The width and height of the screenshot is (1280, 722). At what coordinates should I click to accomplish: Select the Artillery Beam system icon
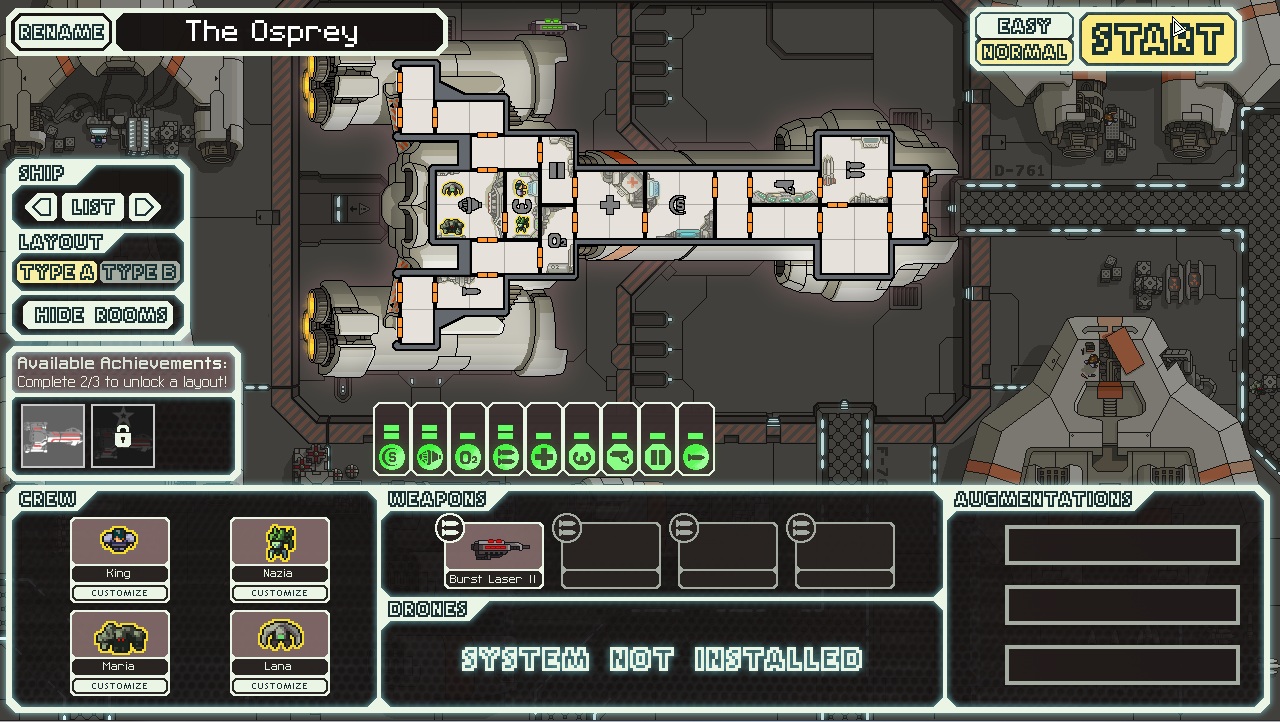pyautogui.click(x=695, y=457)
